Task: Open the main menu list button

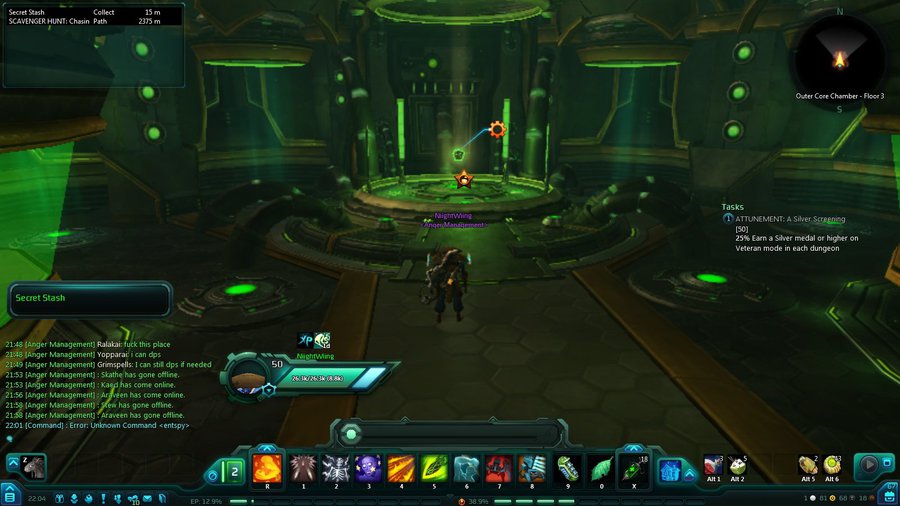Action: pyautogui.click(x=9, y=496)
